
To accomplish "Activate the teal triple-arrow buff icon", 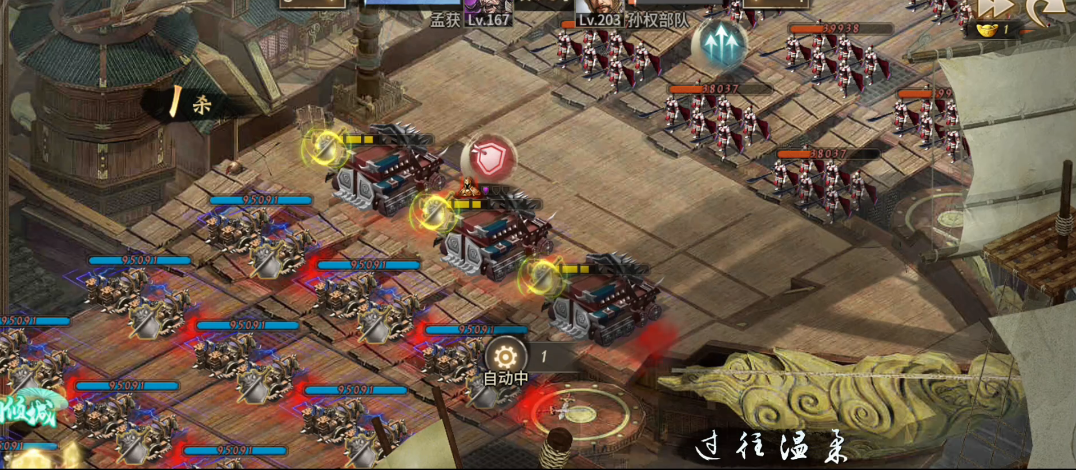I will pos(719,43).
